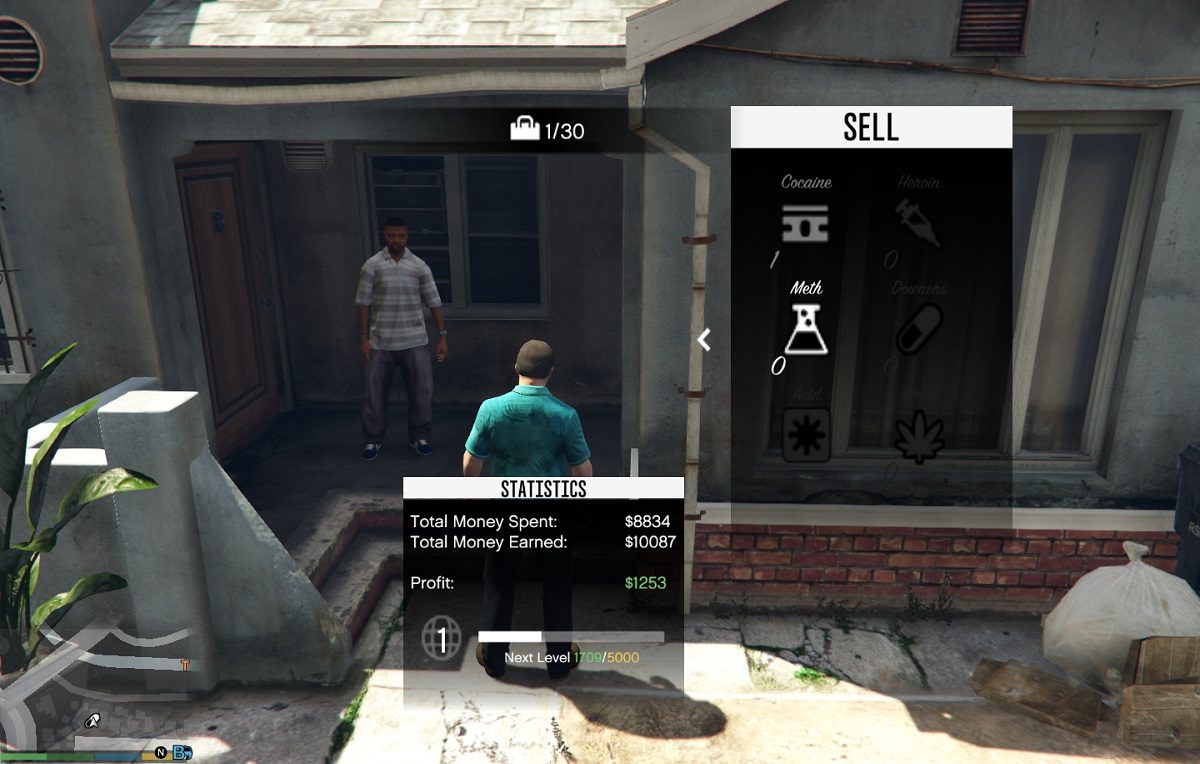Select the Acid item icon
The height and width of the screenshot is (764, 1200).
click(806, 436)
